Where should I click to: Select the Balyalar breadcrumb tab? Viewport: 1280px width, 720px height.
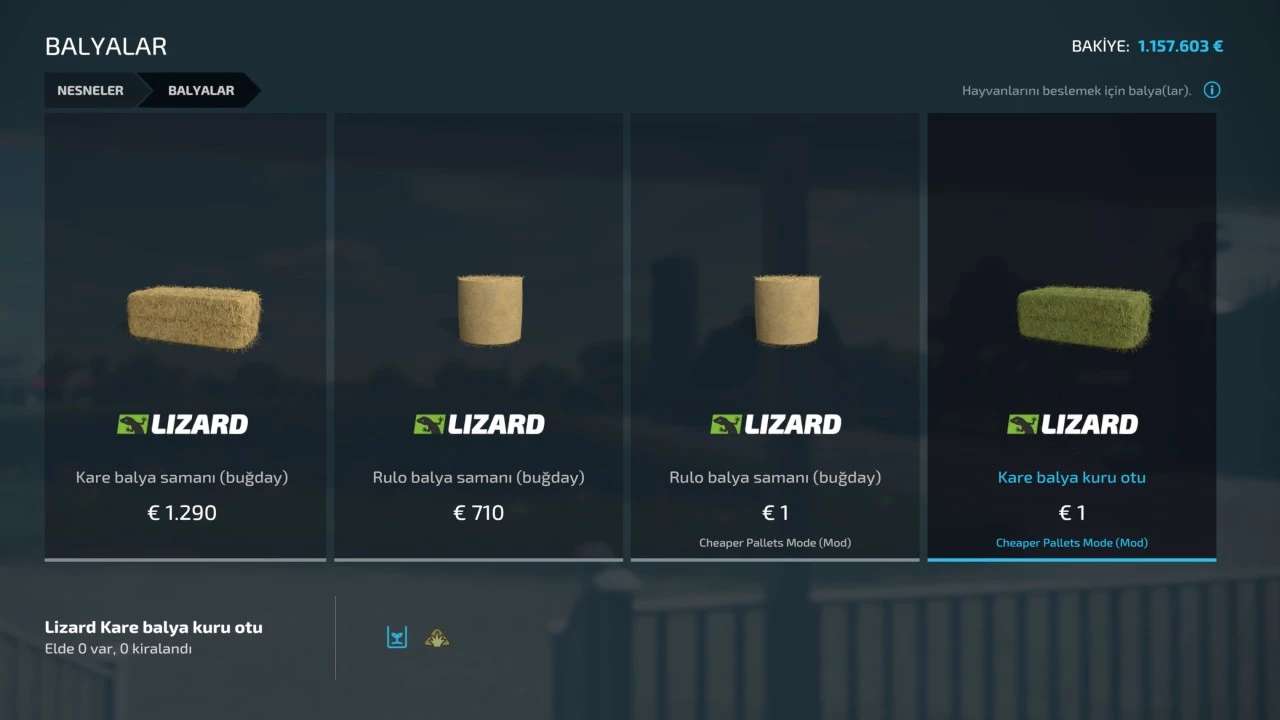(201, 90)
